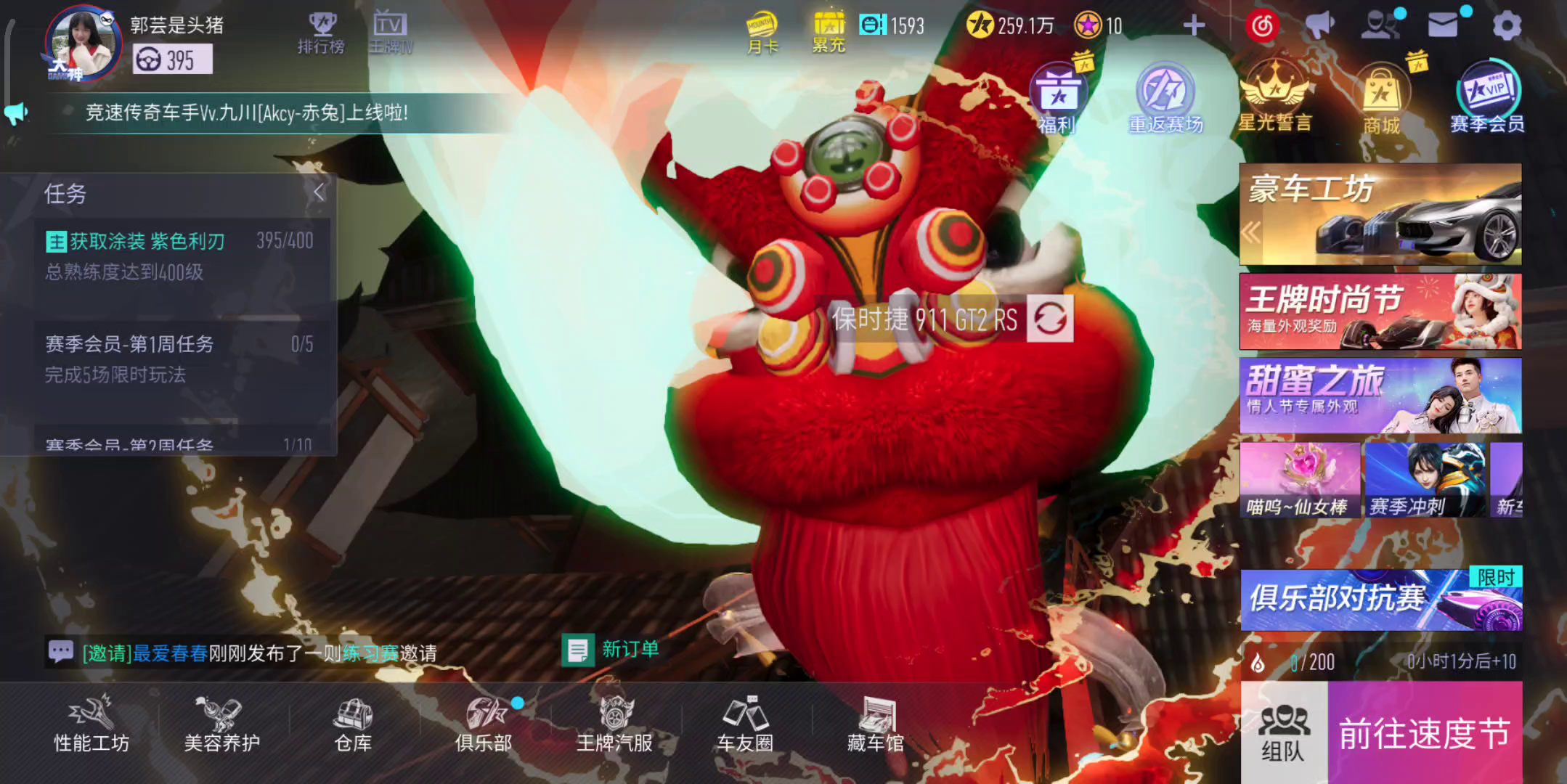The width and height of the screenshot is (1567, 784).
Task: Open the 藏车馆 car collection
Action: [x=876, y=724]
